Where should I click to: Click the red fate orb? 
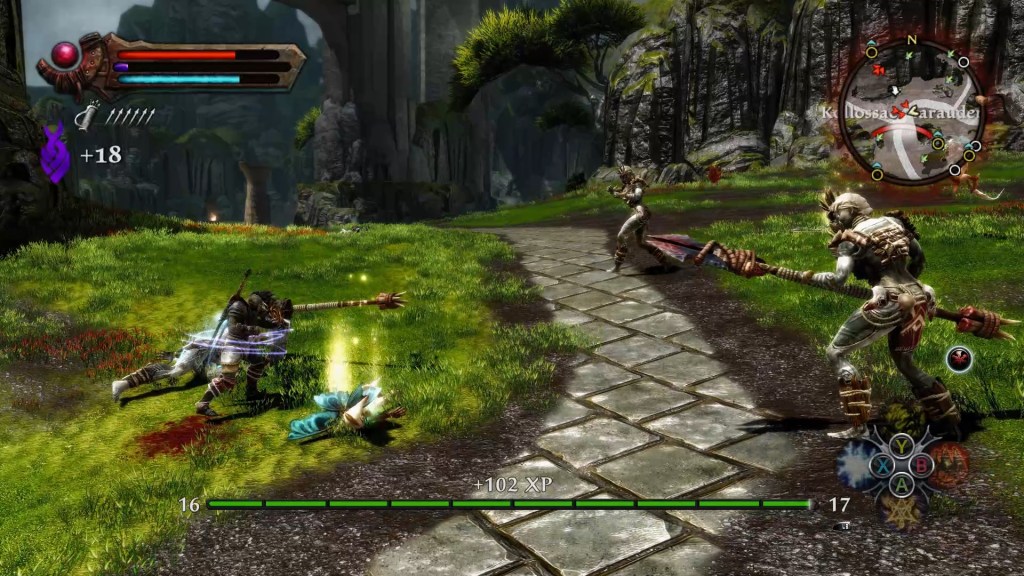(x=66, y=55)
